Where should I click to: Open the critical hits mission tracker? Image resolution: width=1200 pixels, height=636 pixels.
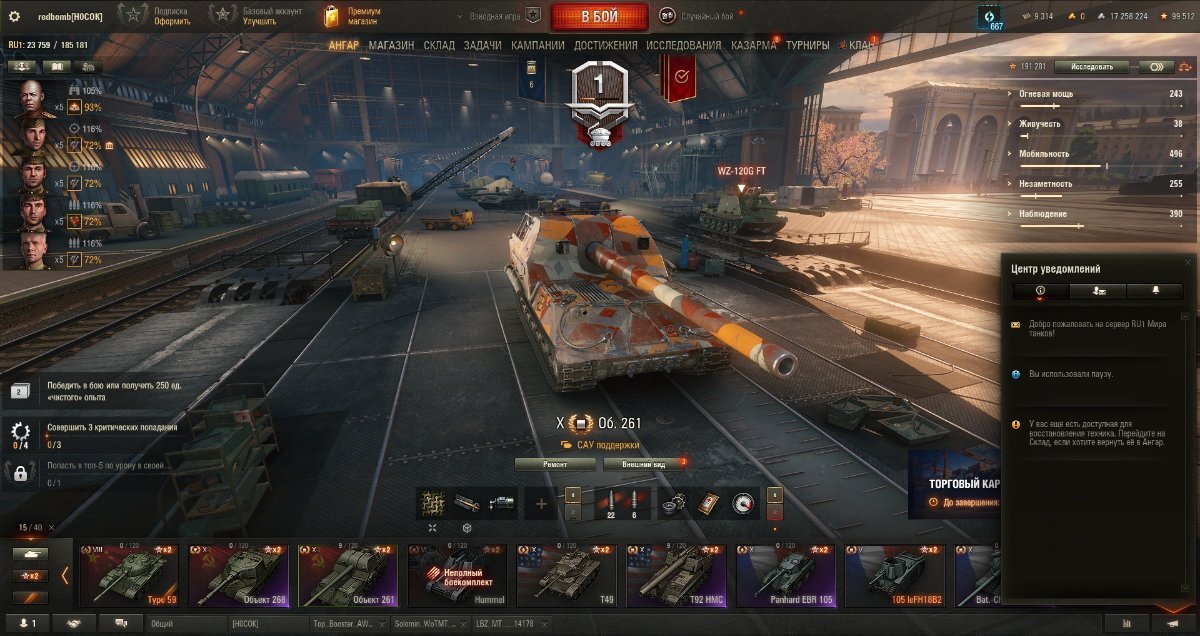click(x=95, y=434)
